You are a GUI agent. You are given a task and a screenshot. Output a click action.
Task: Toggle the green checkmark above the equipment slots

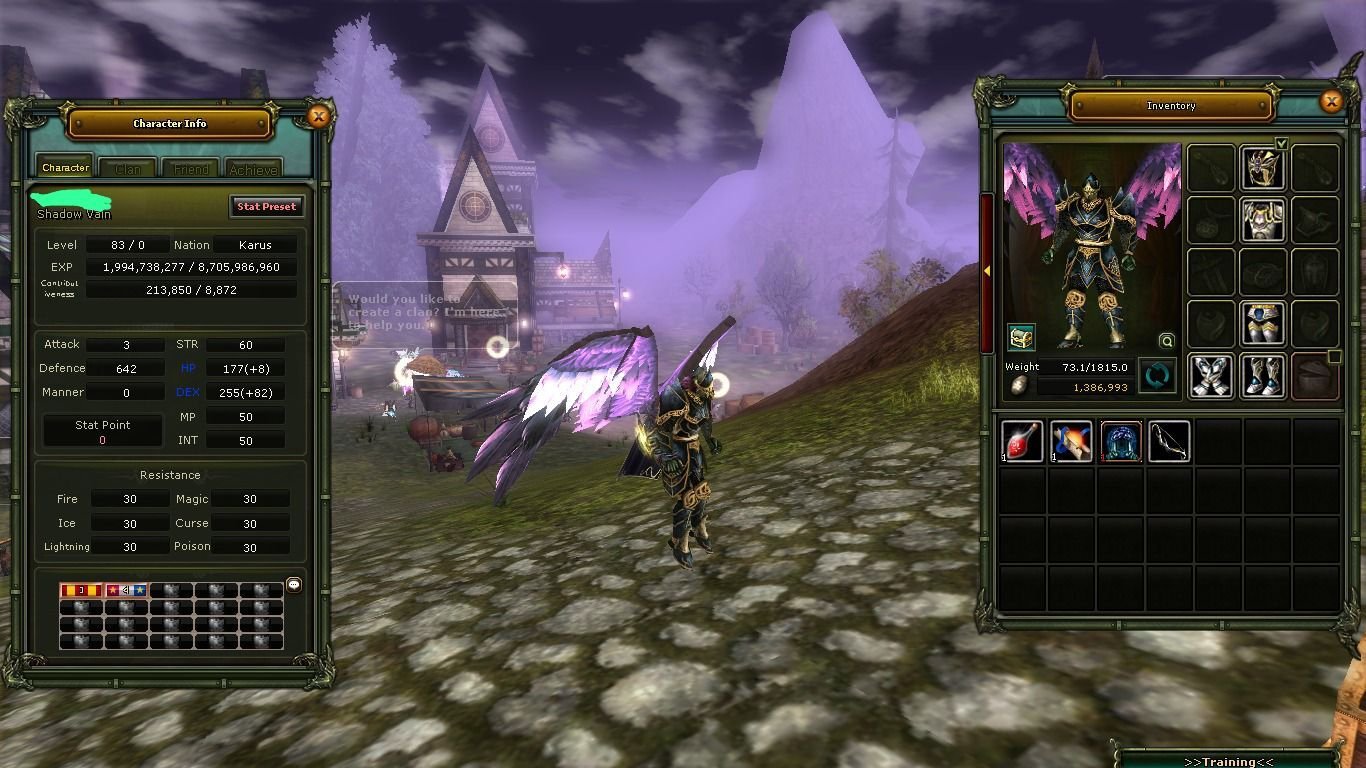pos(1281,143)
